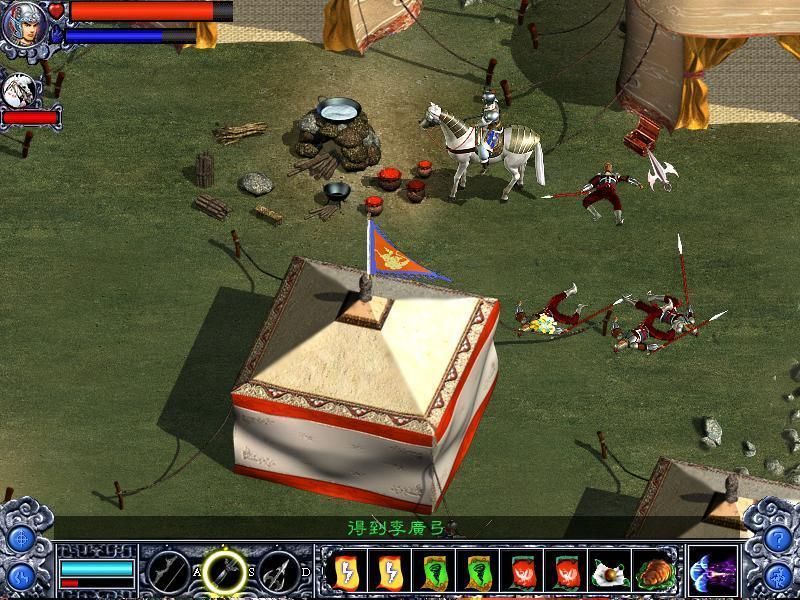Select the highlighted yellow-ringed weapon slot
800x600 pixels.
pyautogui.click(x=225, y=572)
